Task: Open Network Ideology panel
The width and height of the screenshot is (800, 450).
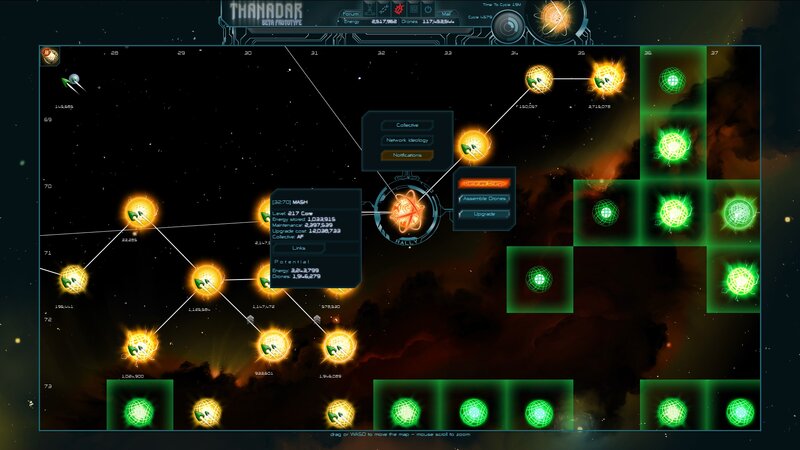Action: click(408, 140)
